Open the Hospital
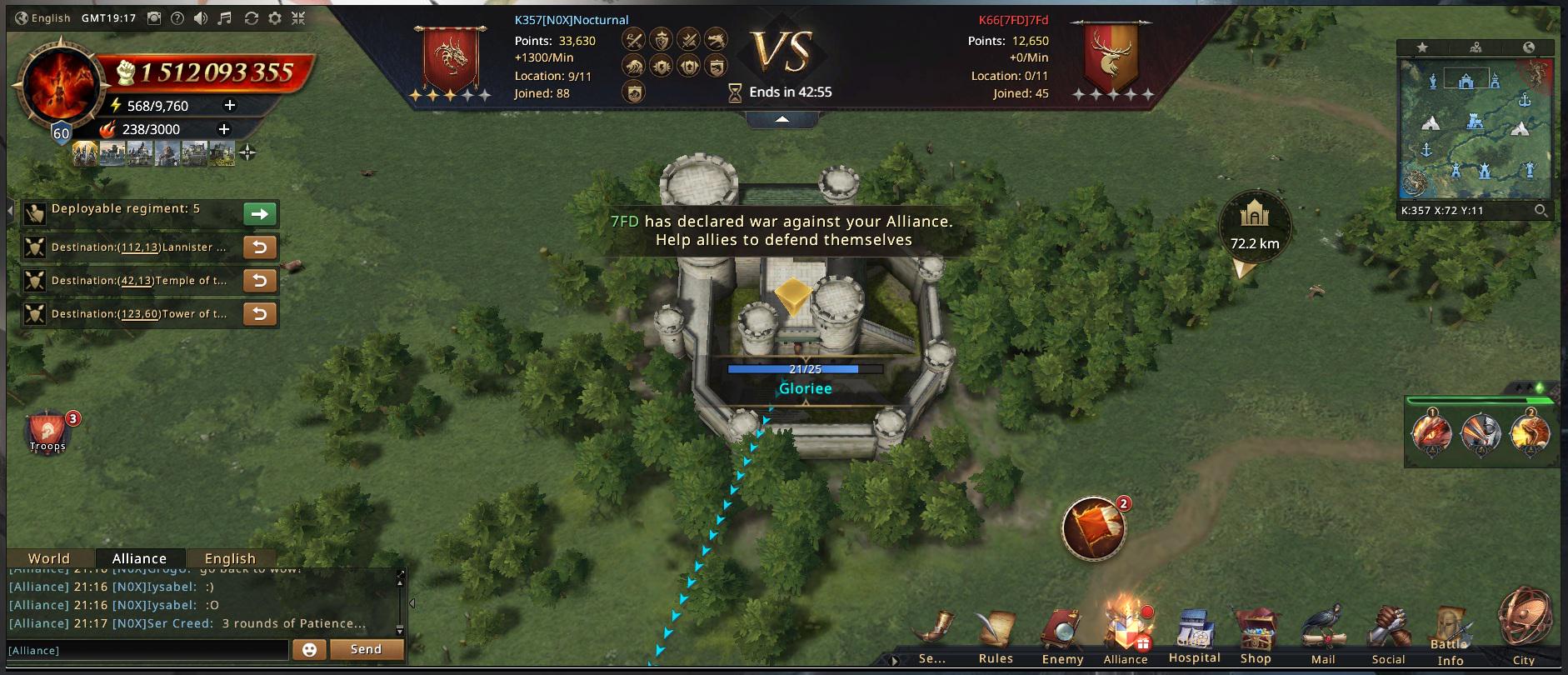This screenshot has width=1568, height=675. click(x=1194, y=637)
